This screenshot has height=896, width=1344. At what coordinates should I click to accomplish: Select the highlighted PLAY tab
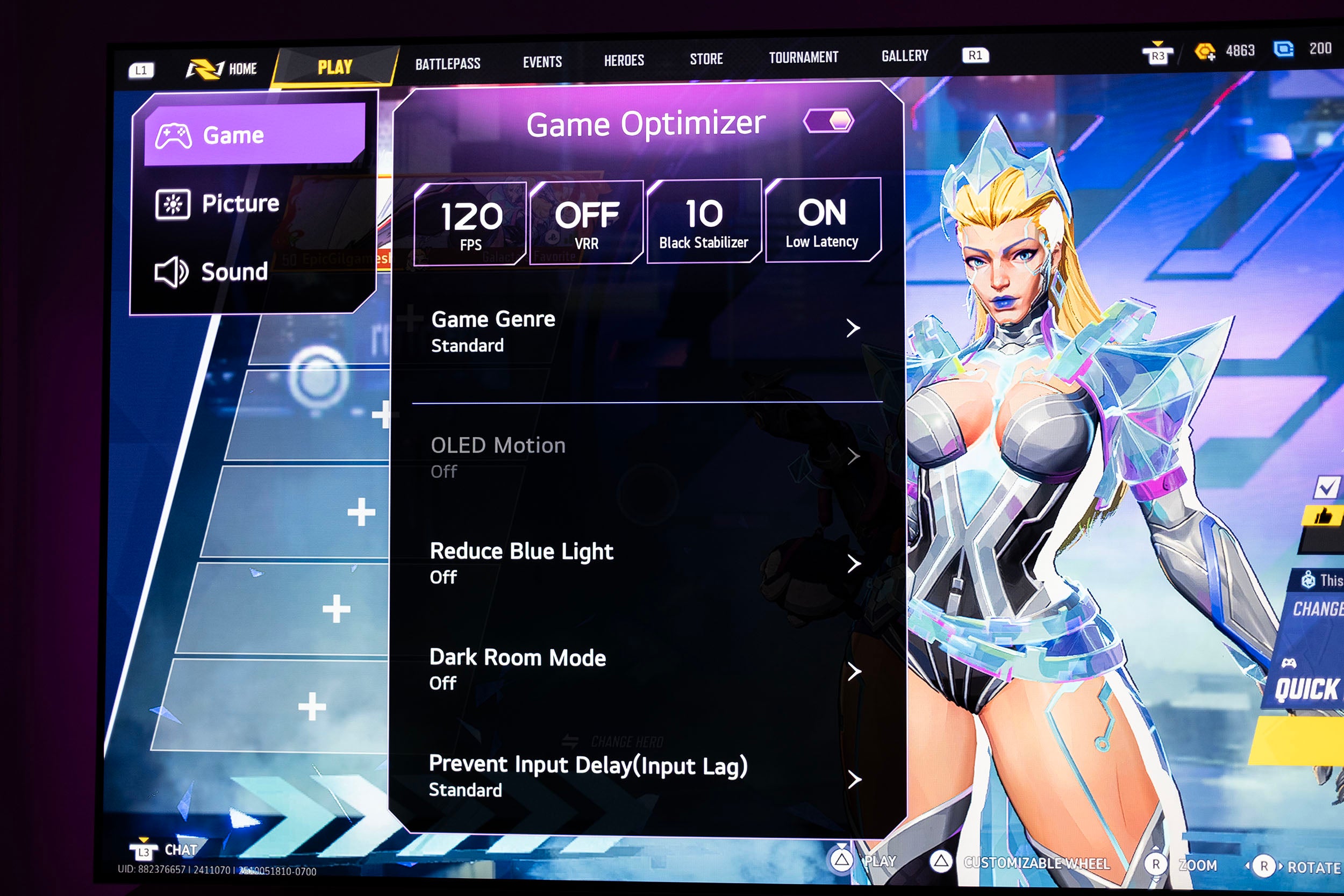pos(335,67)
